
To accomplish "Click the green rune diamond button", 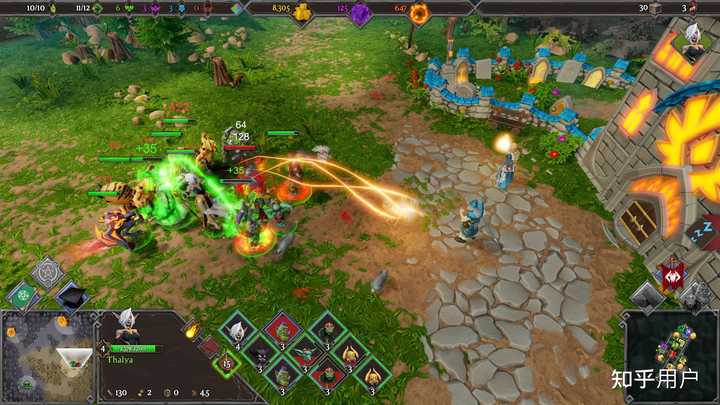I will click(x=24, y=294).
